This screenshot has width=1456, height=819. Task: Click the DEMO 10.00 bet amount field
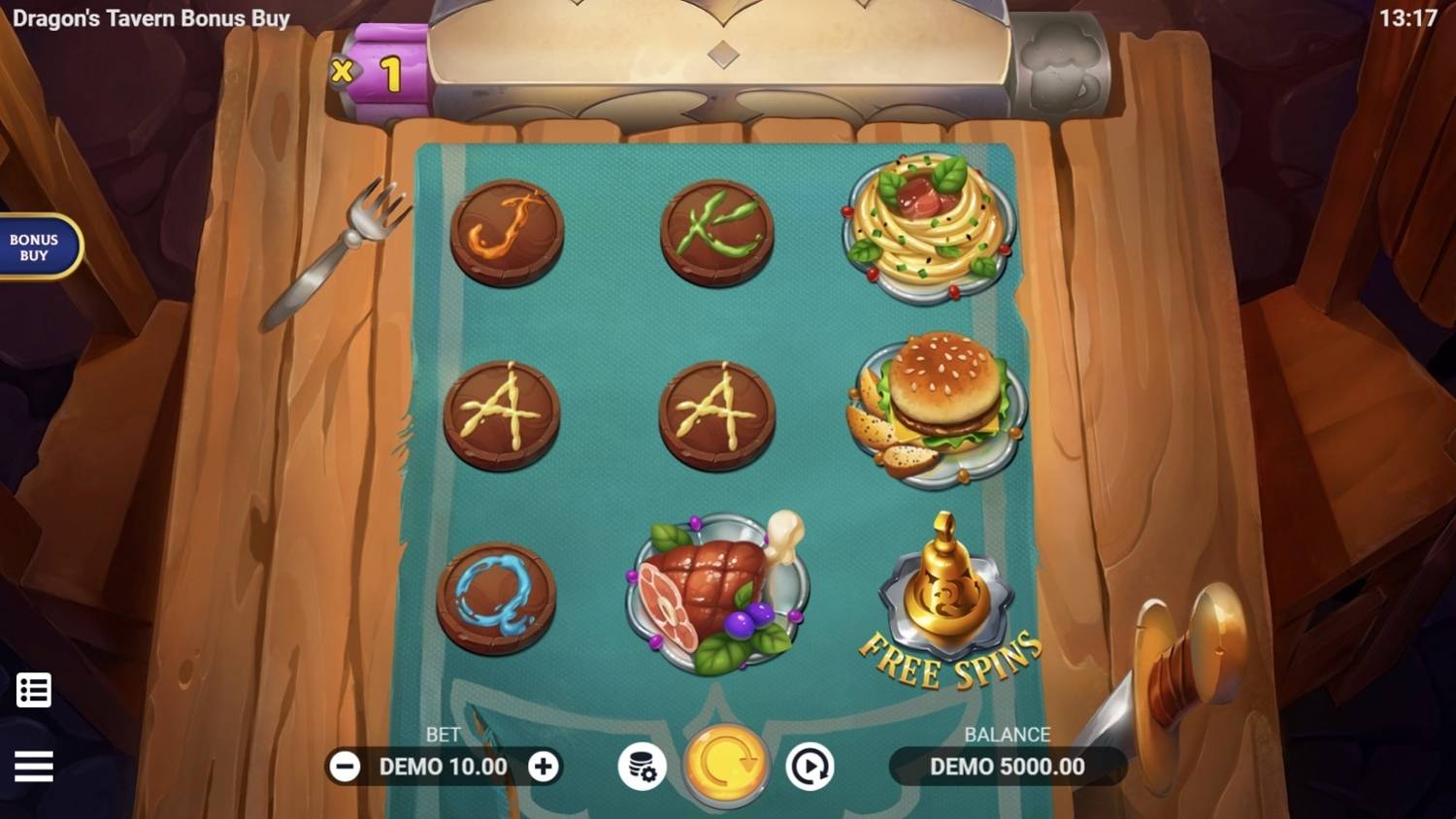click(443, 767)
